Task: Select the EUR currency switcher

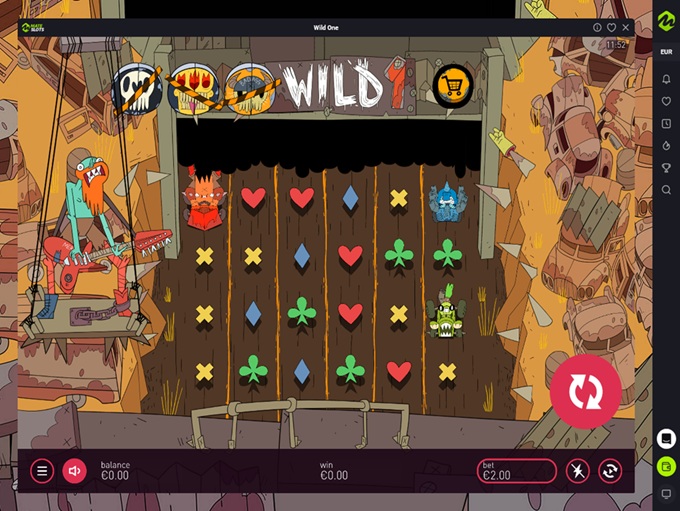Action: [666, 51]
